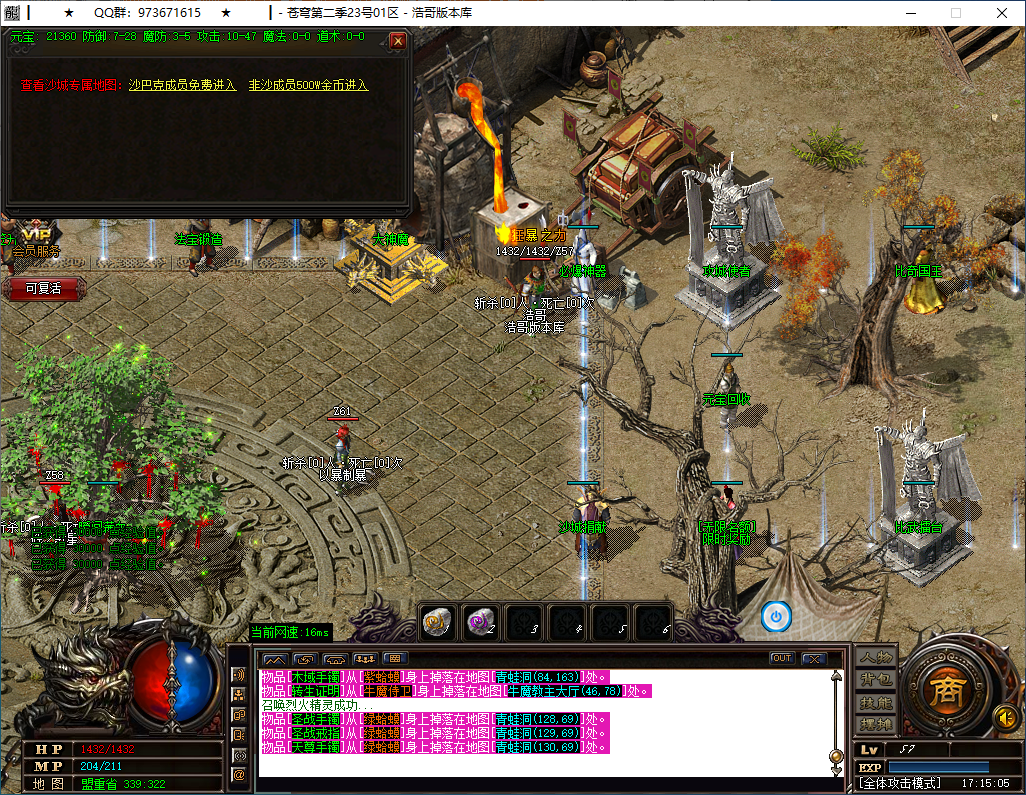Select the @ chat channel icon
The image size is (1026, 795).
[x=239, y=774]
